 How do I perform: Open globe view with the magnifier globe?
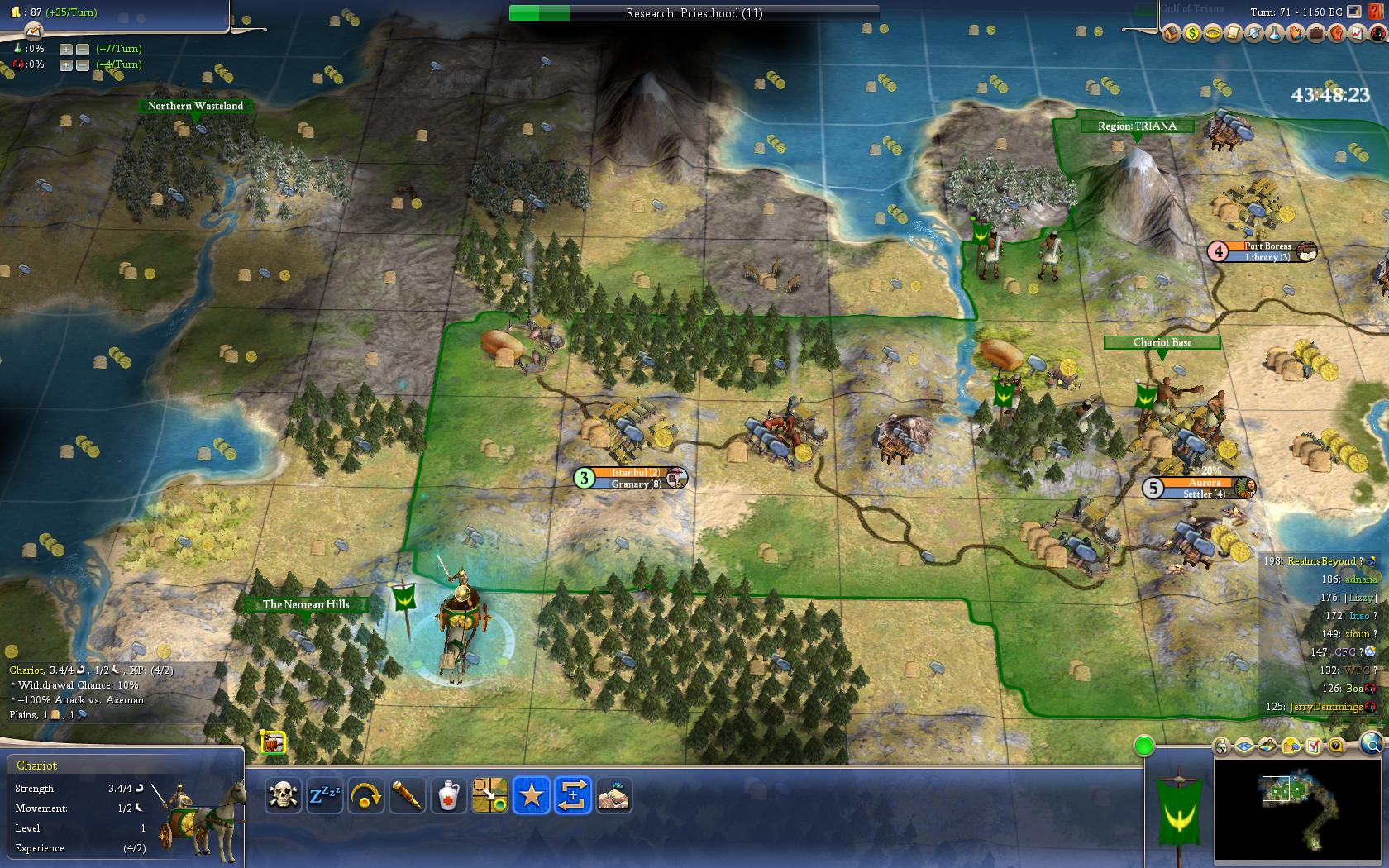[1368, 743]
